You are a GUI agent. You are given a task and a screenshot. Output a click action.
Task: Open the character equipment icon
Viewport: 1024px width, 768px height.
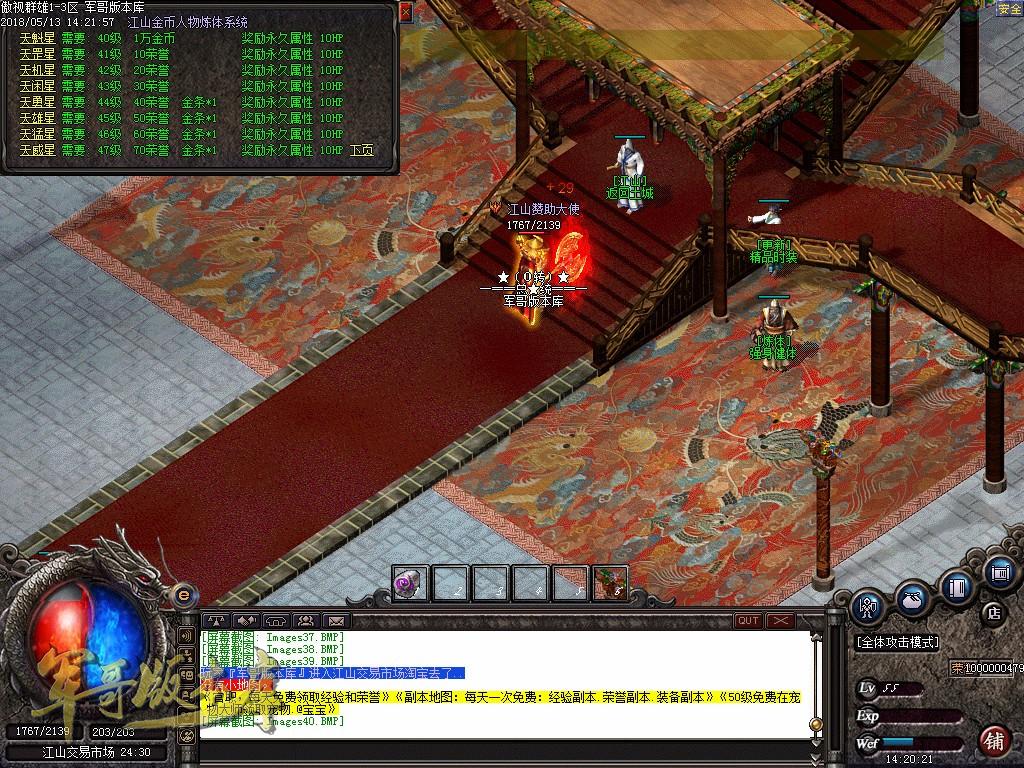tap(868, 609)
